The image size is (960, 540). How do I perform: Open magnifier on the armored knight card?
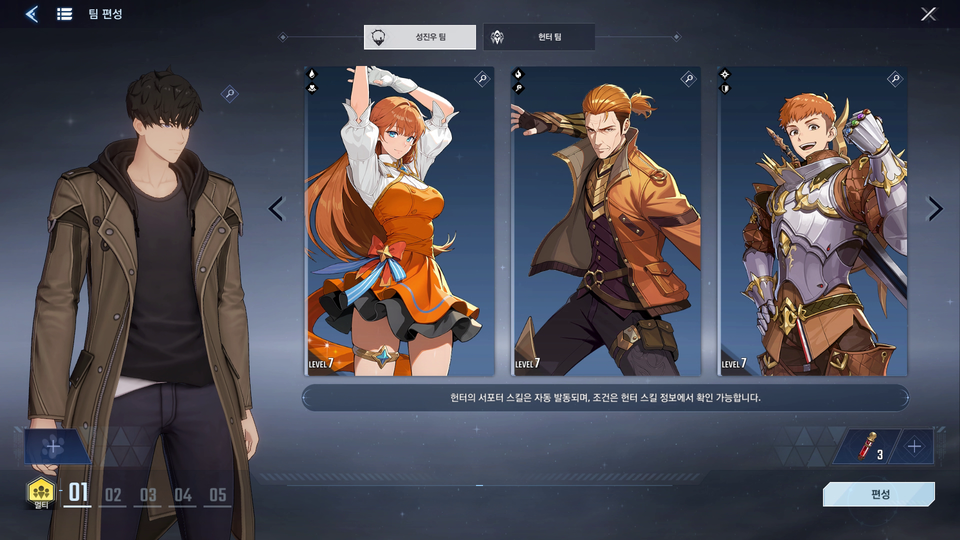[895, 79]
